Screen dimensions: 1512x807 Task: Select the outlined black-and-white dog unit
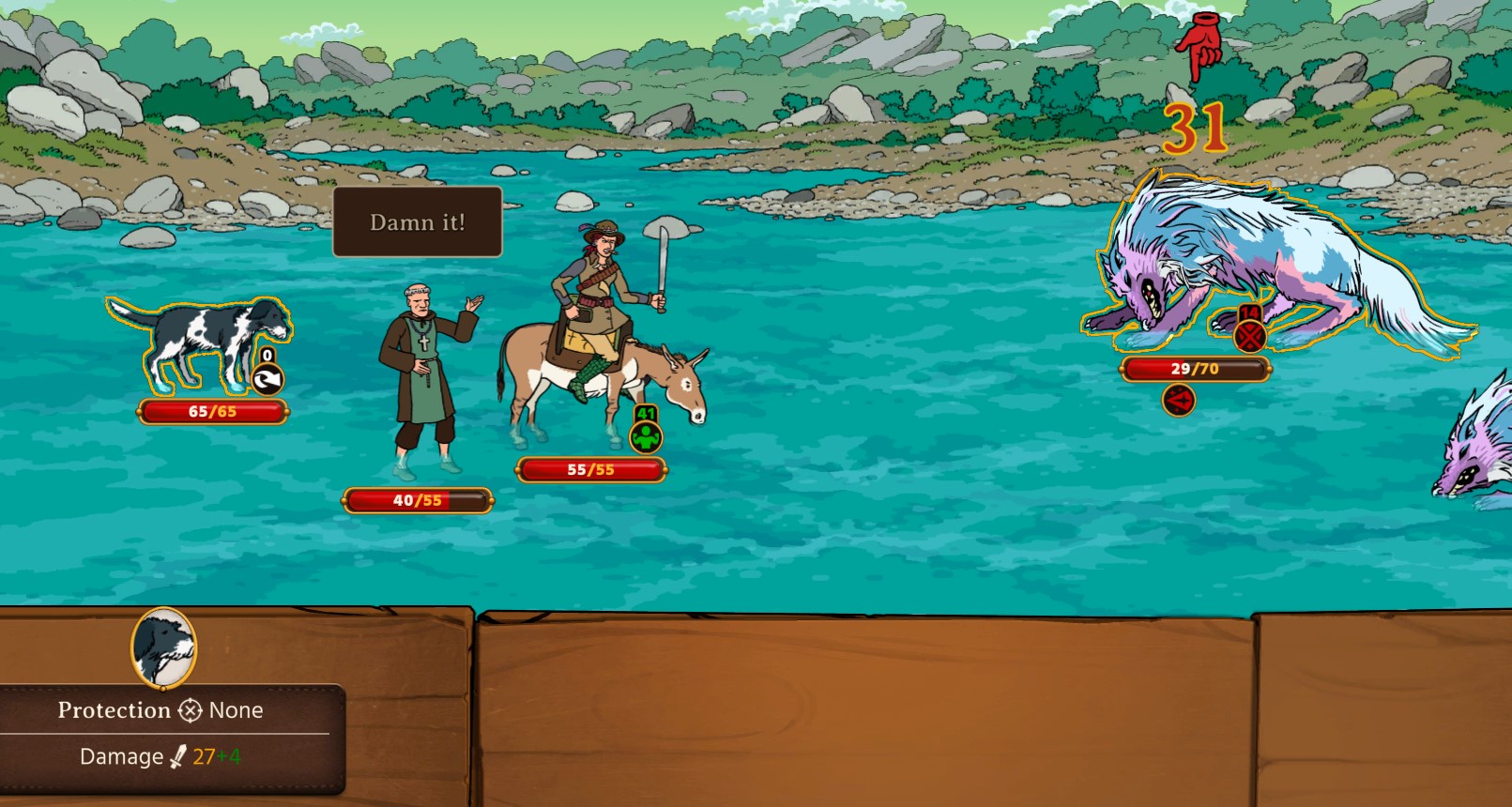point(202,343)
